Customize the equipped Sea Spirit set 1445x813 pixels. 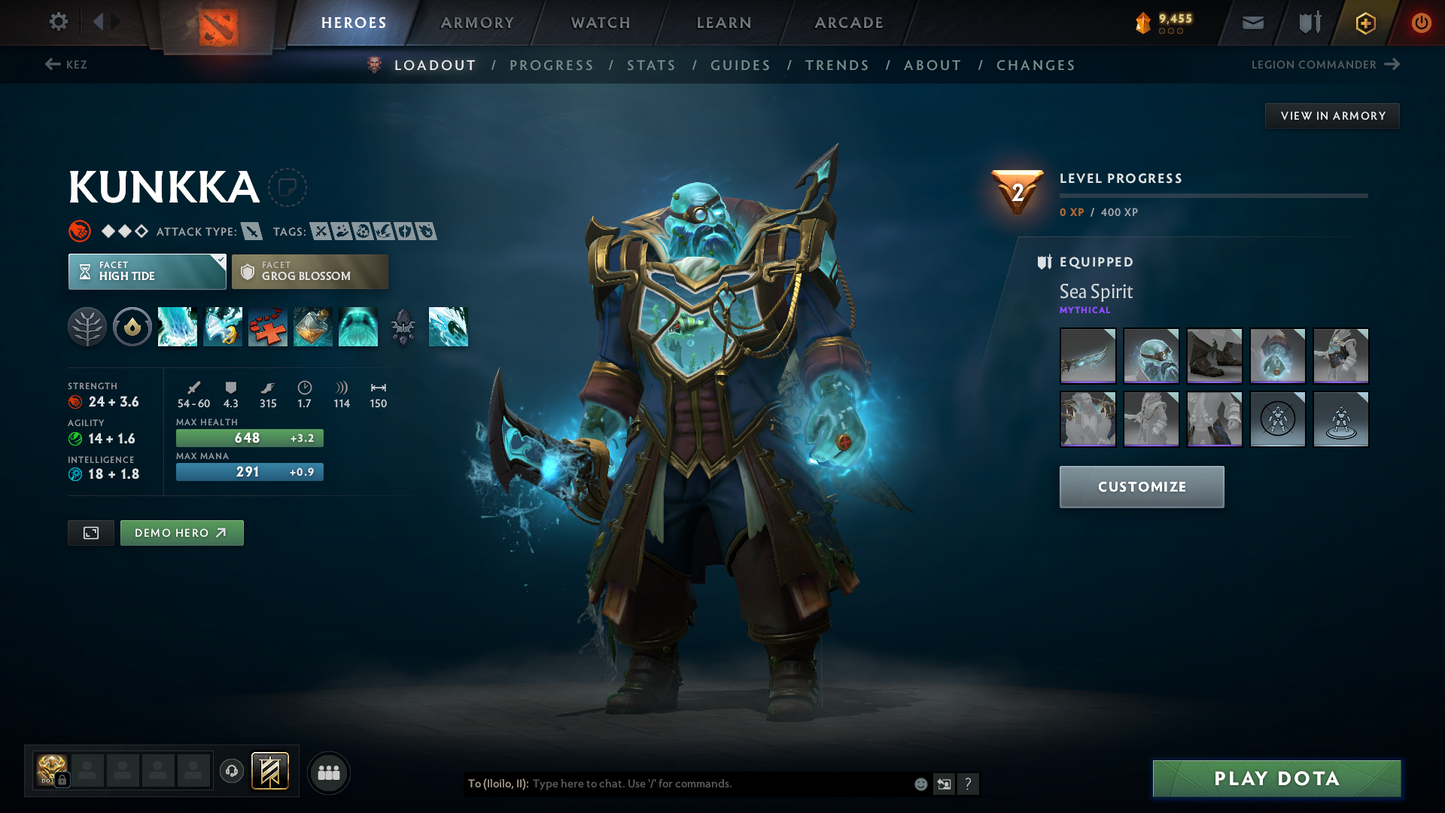pos(1141,487)
